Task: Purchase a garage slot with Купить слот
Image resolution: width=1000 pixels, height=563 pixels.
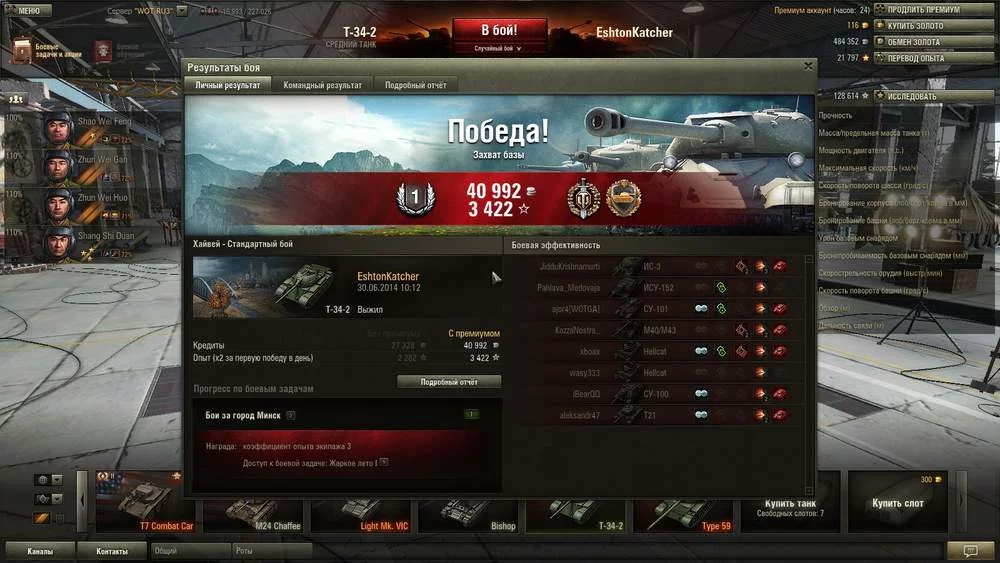Action: pyautogui.click(x=897, y=501)
